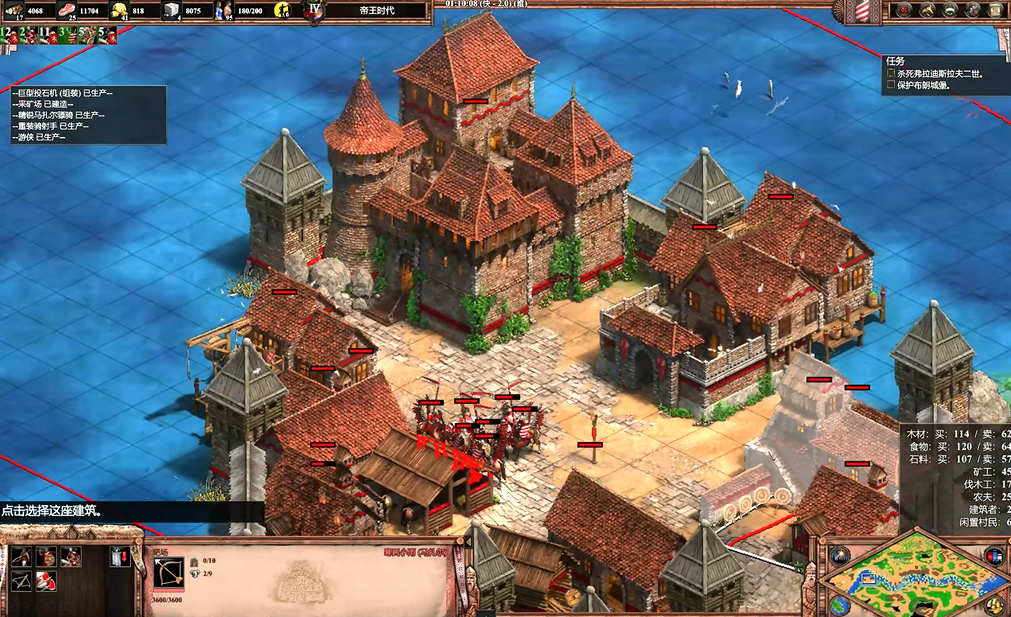Viewport: 1011px width, 617px height.
Task: Open the objectives menu with red checkmark
Action: (903, 10)
